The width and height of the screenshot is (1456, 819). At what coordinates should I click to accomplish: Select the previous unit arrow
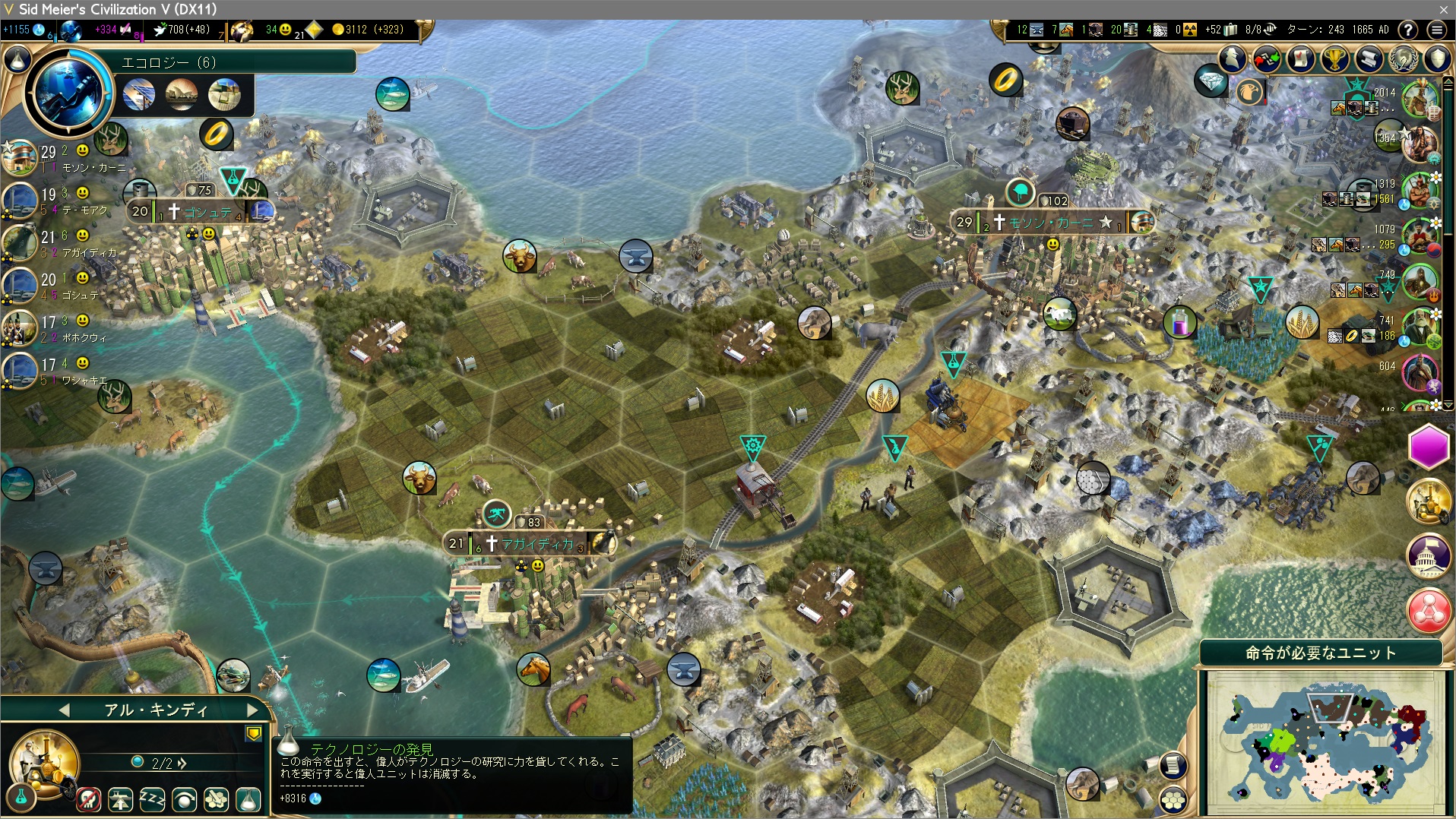64,710
